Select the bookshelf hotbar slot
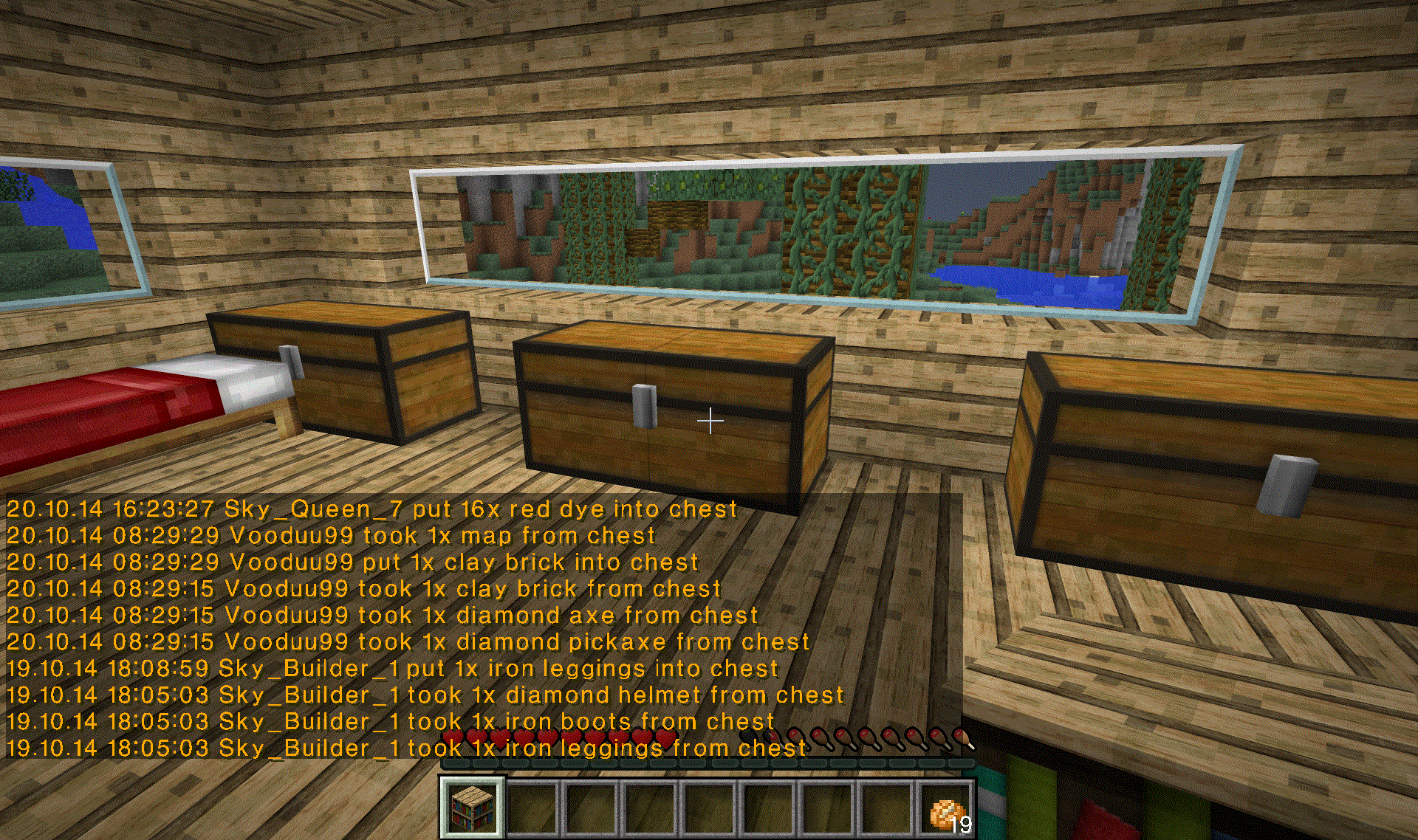1418x840 pixels. coord(473,808)
